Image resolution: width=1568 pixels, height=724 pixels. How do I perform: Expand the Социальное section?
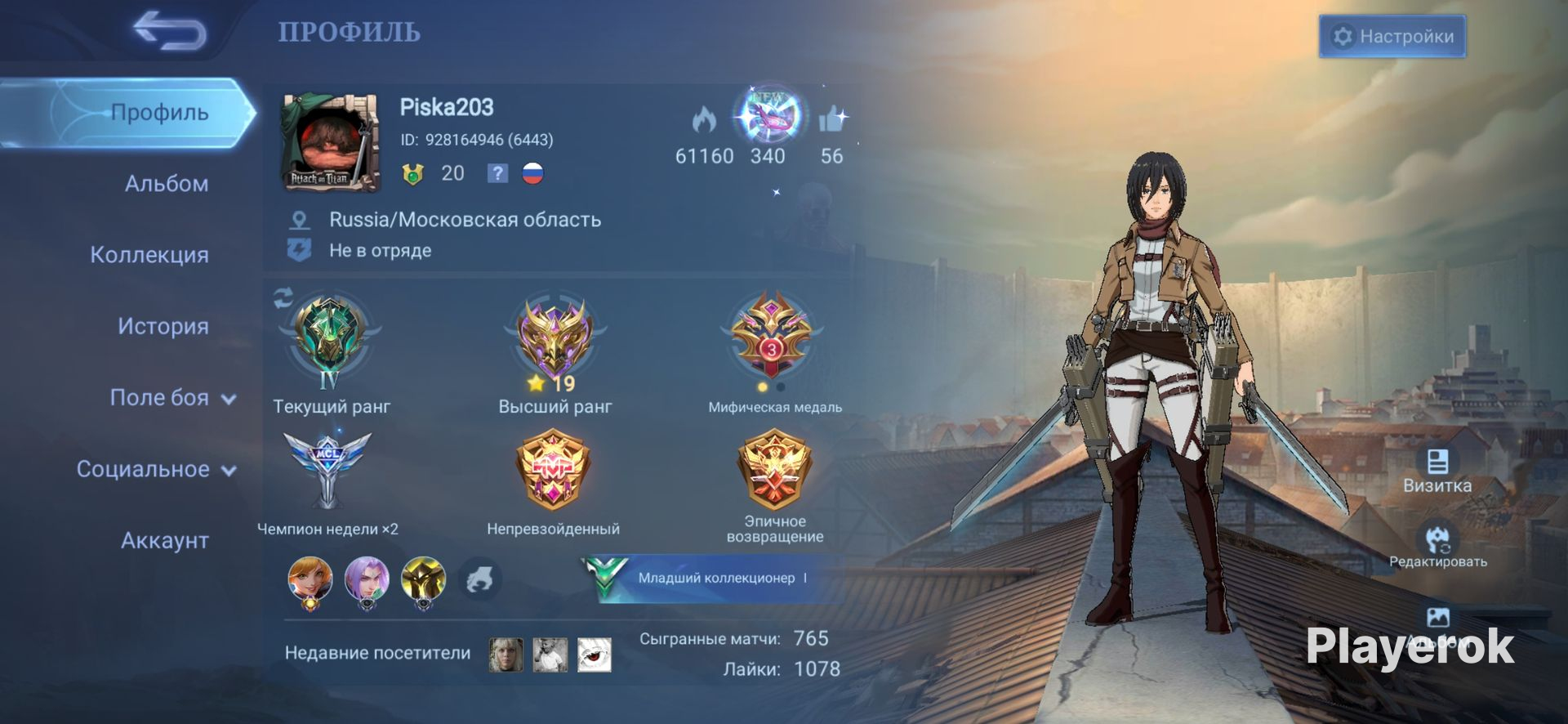[x=156, y=469]
